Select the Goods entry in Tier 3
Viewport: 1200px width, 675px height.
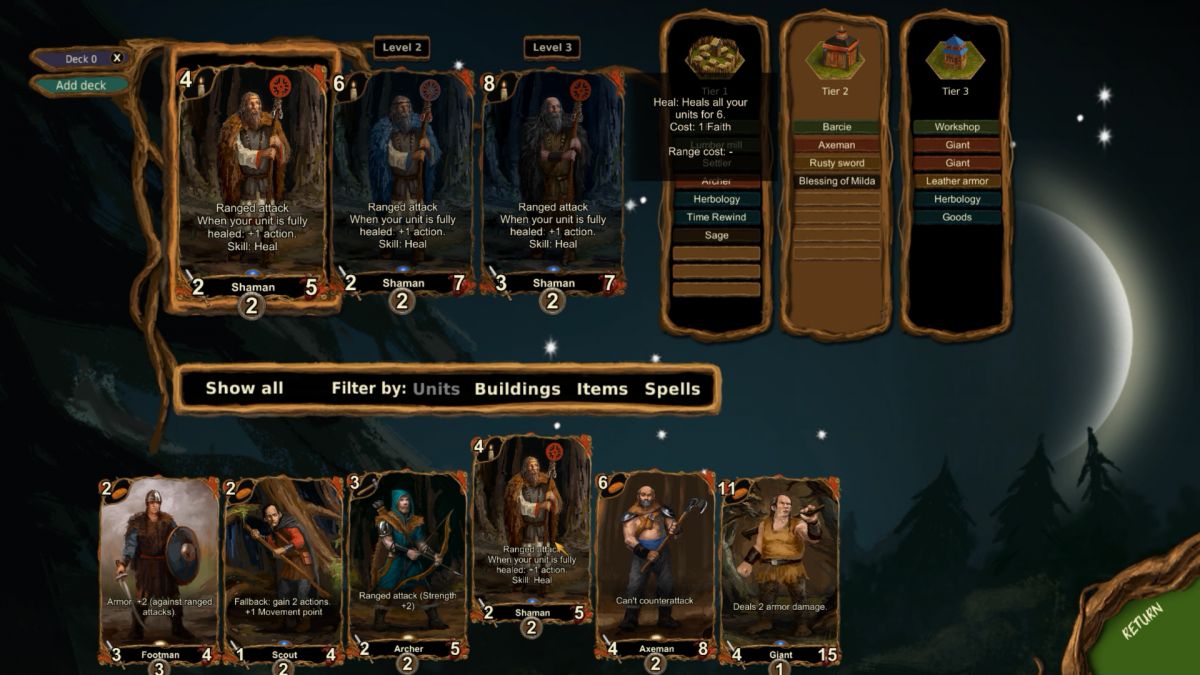click(956, 217)
